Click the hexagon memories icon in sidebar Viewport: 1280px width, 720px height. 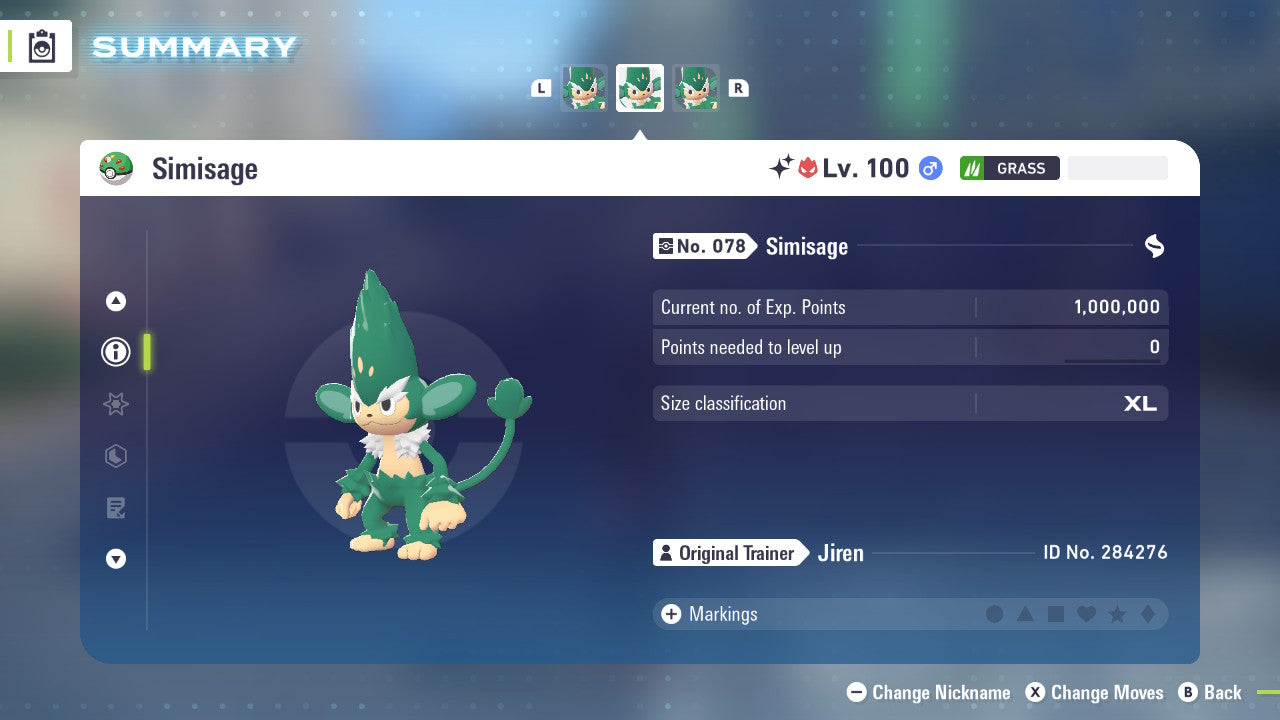click(x=115, y=456)
